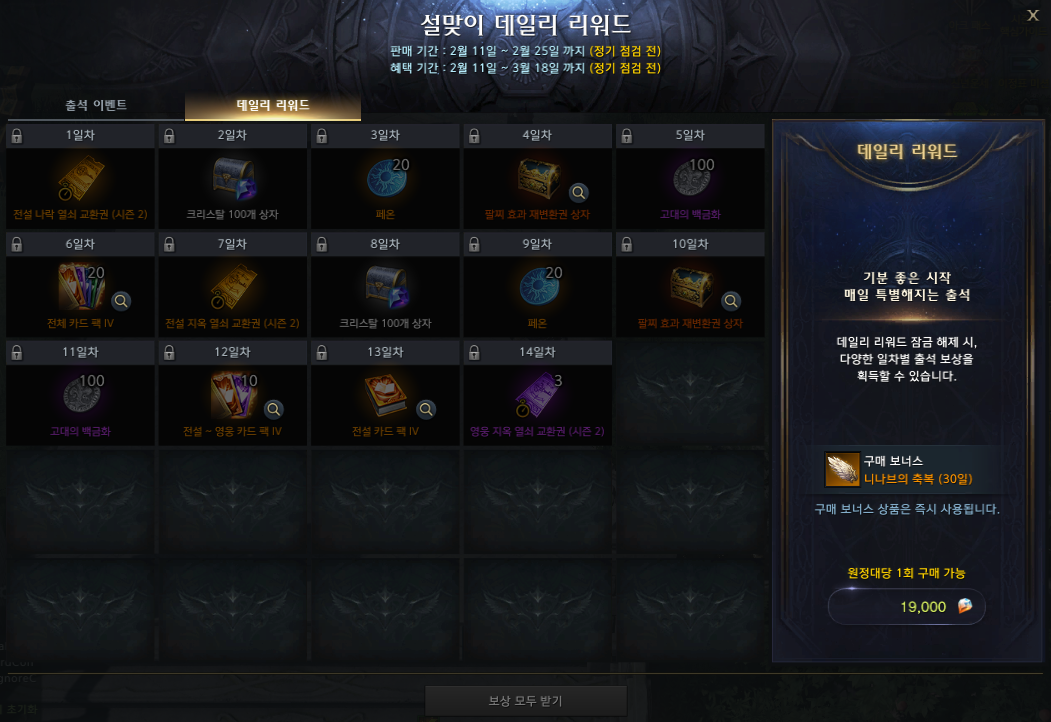Claim all rewards with 보상 모두 받기
This screenshot has height=722, width=1051.
click(x=525, y=700)
